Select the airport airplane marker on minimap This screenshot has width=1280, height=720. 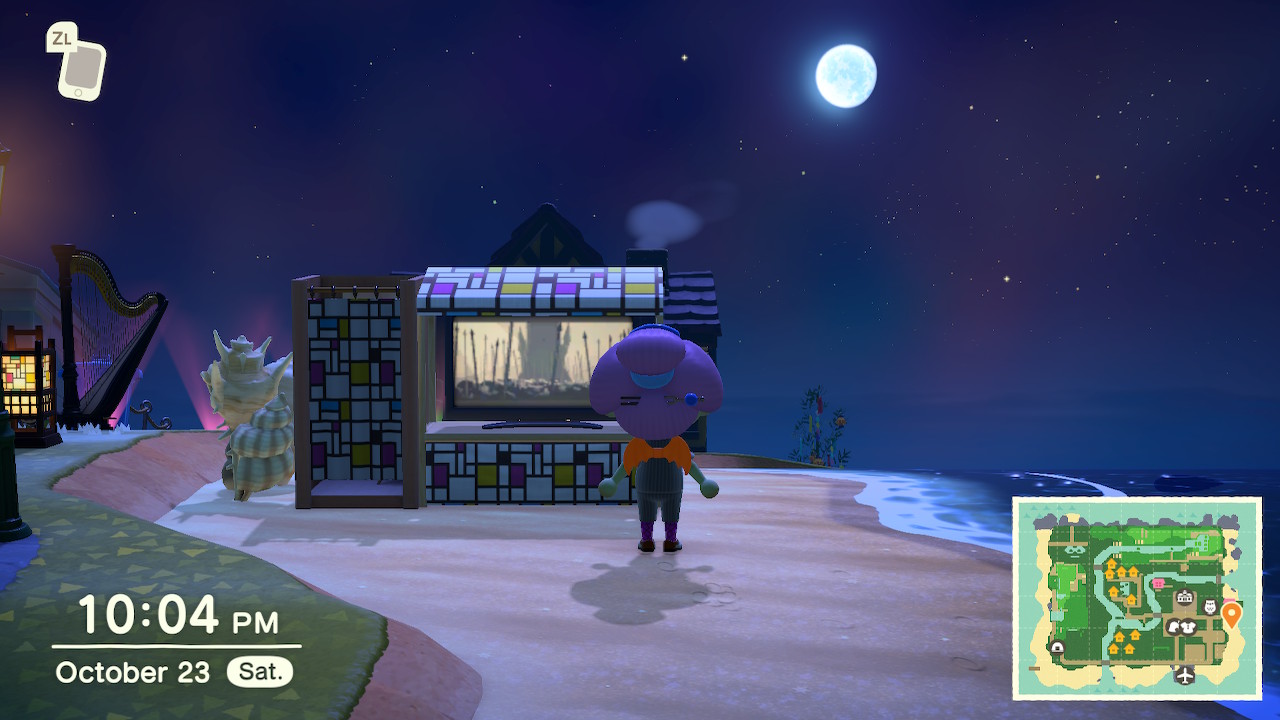click(x=1185, y=675)
